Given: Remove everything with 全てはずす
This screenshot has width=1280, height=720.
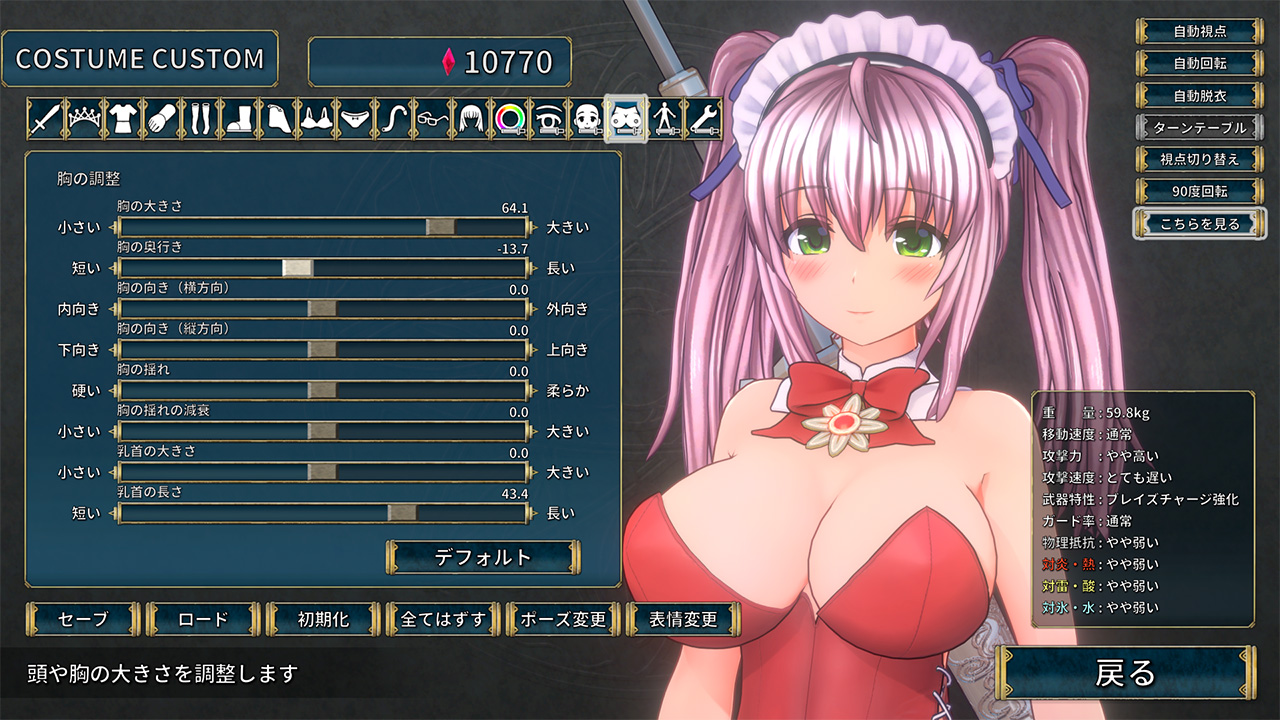Looking at the screenshot, I should pos(443,619).
